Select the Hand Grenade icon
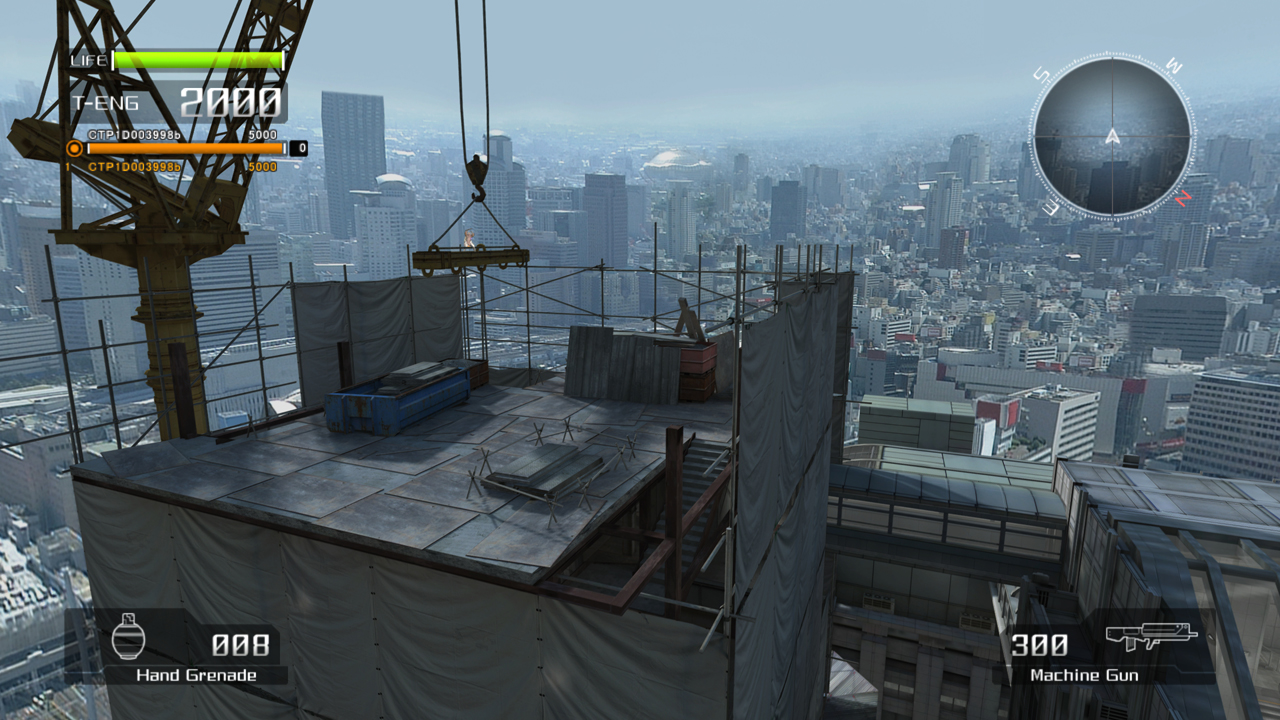The height and width of the screenshot is (720, 1280). tap(128, 637)
